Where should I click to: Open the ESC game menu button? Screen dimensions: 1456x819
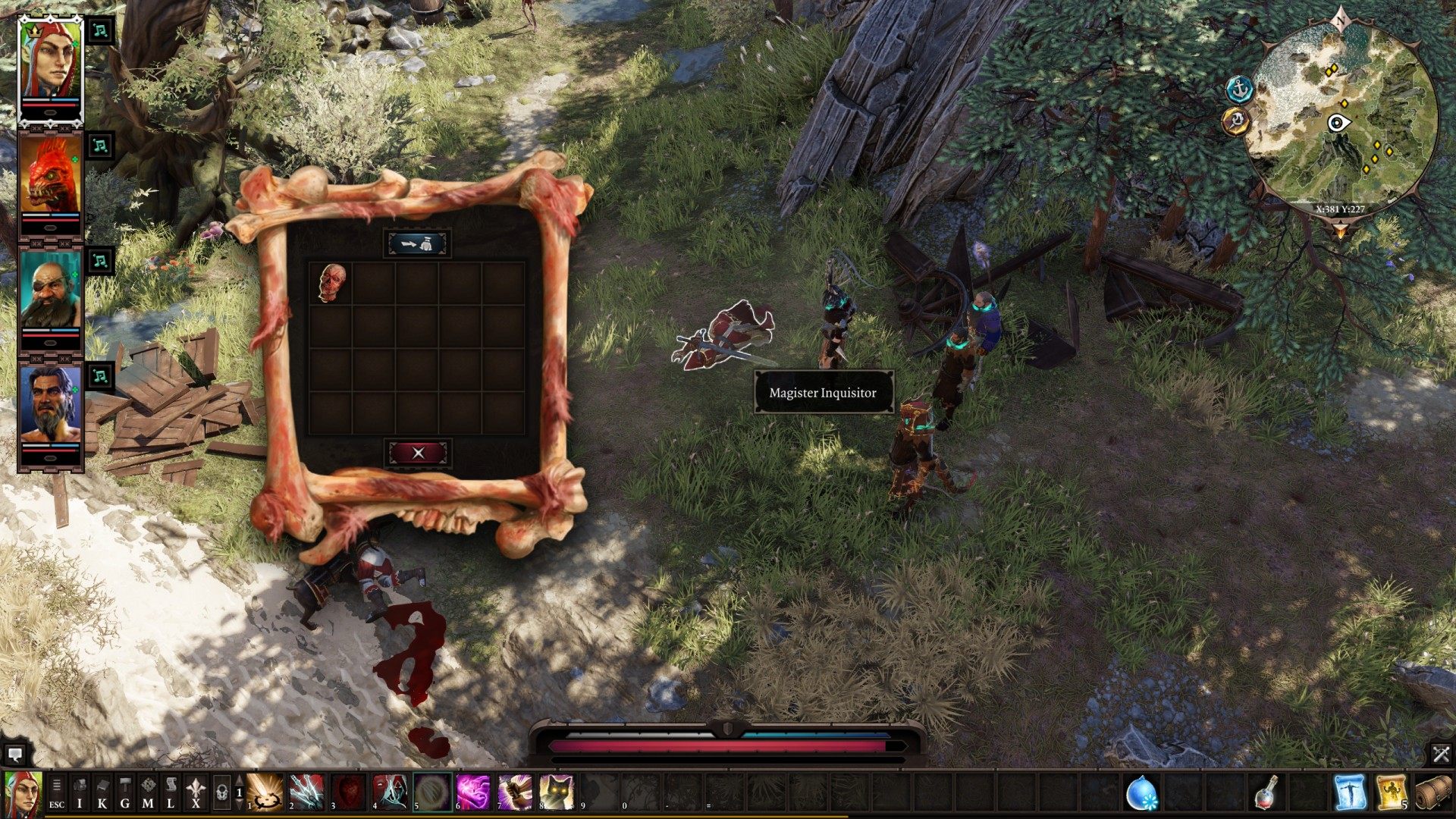57,793
